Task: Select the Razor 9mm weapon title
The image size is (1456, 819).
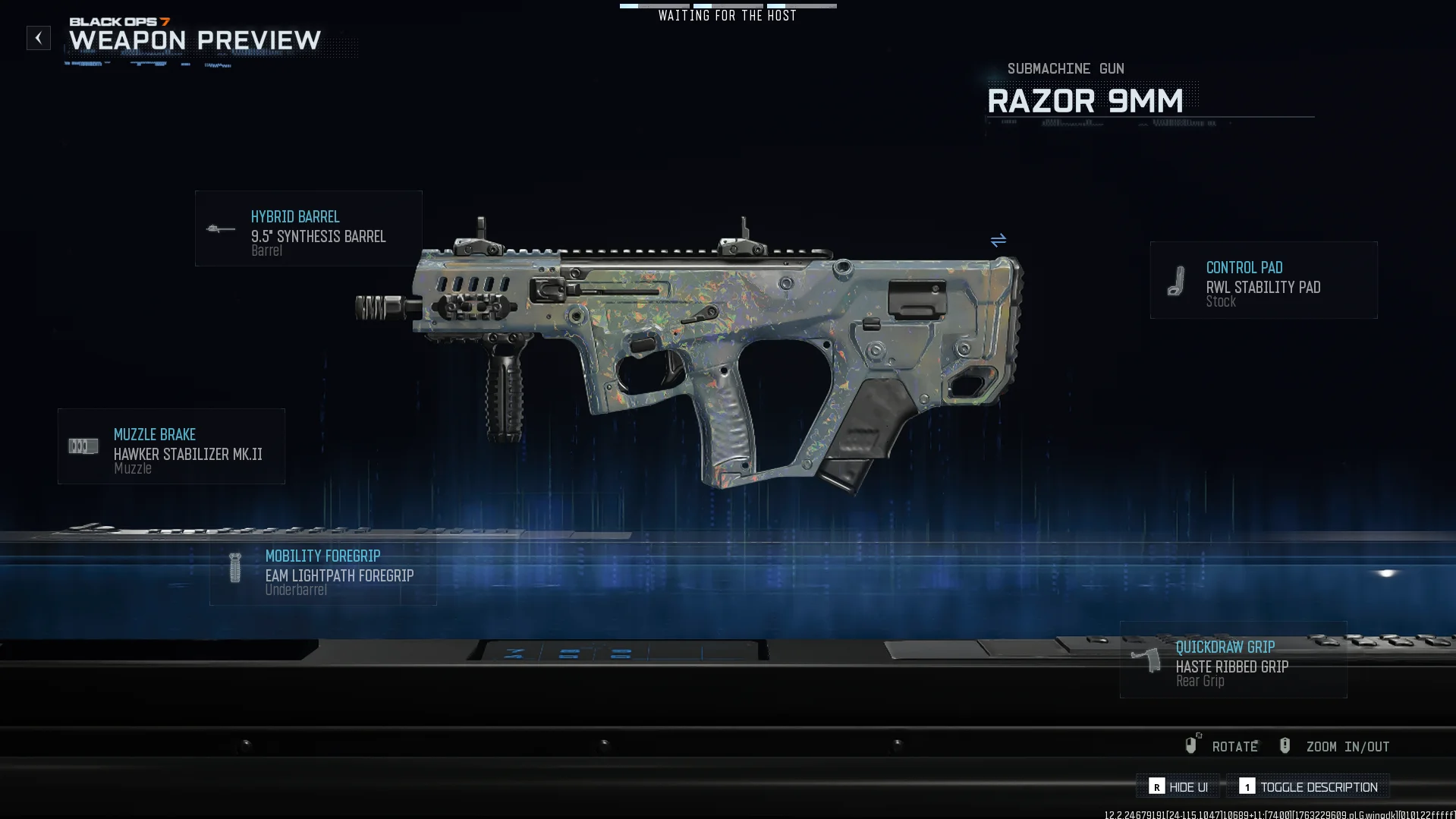Action: click(x=1085, y=100)
